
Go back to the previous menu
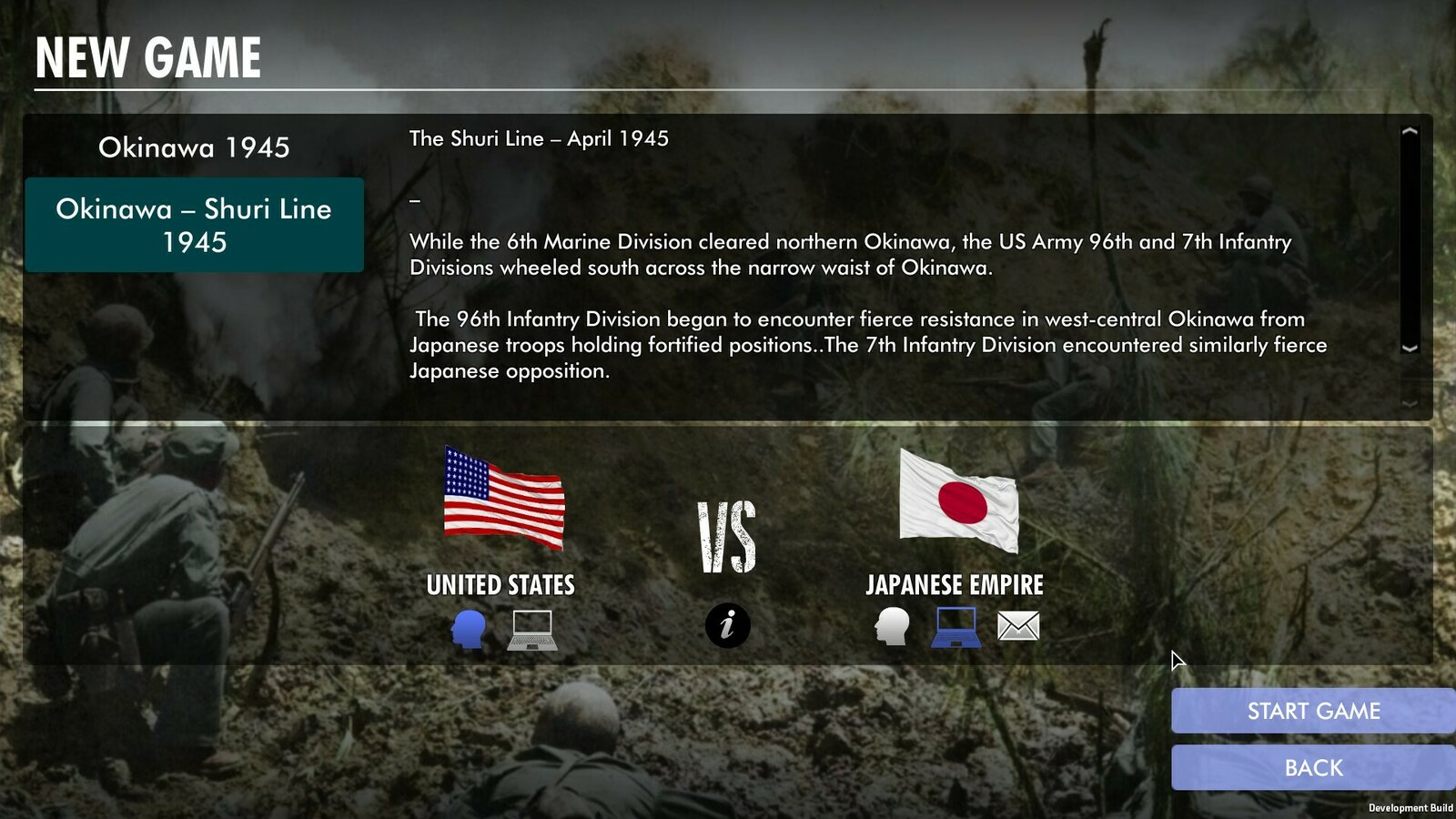pos(1312,768)
